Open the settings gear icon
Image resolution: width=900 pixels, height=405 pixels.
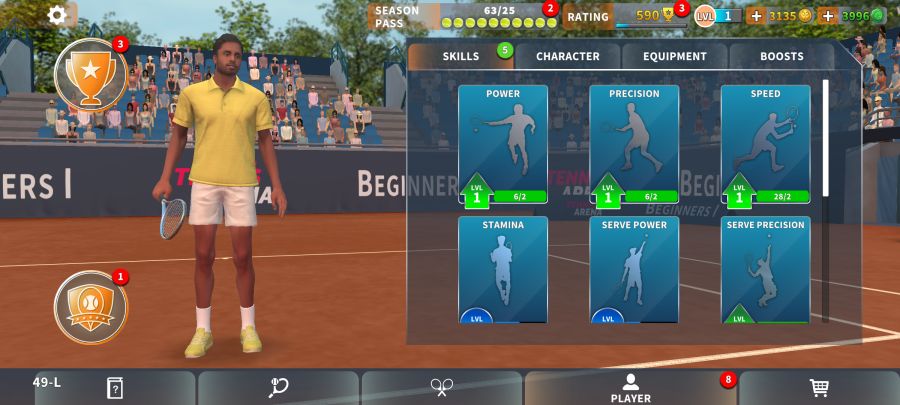(x=57, y=15)
